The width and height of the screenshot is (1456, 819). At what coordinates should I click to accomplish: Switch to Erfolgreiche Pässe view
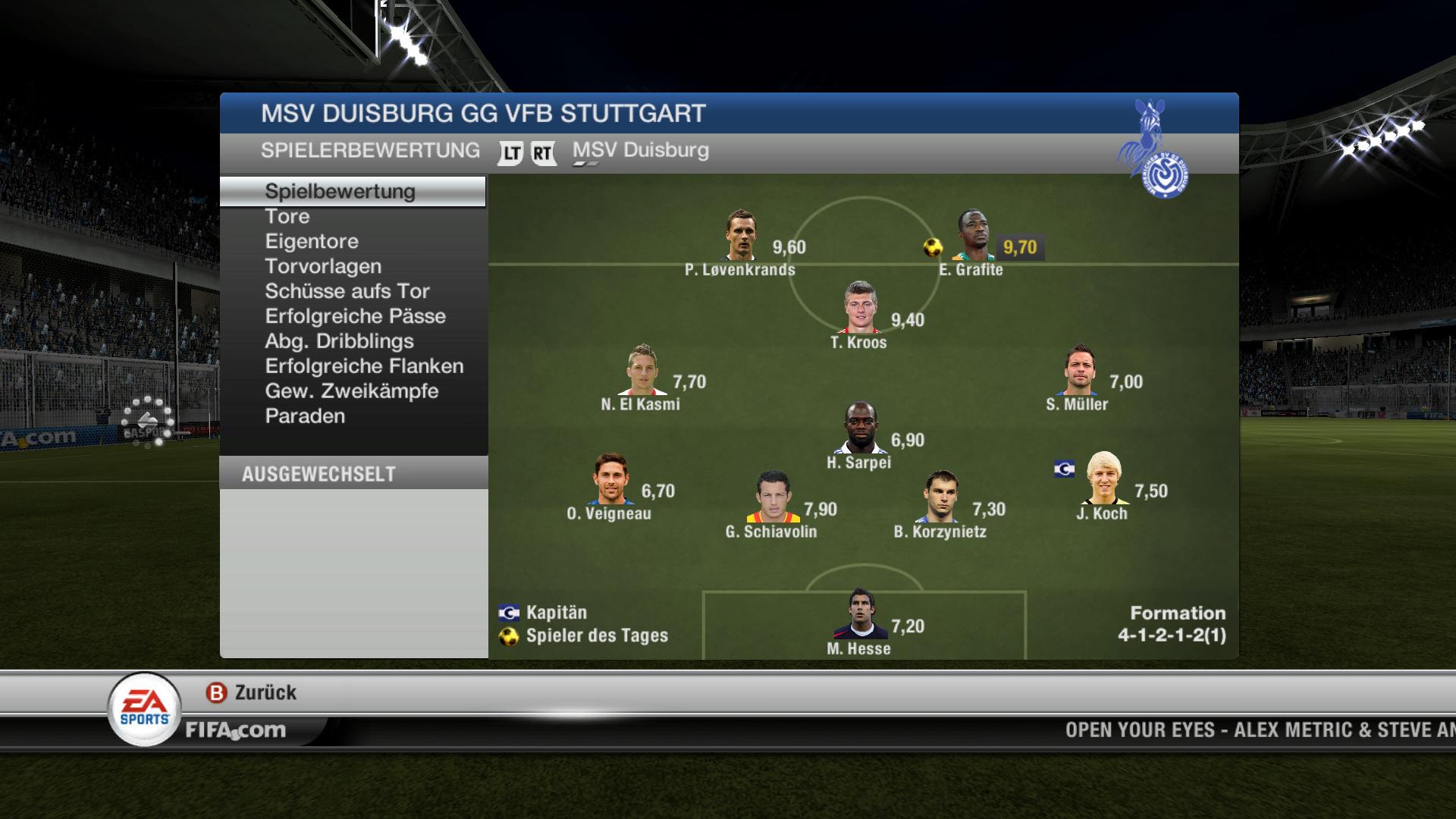tap(355, 317)
